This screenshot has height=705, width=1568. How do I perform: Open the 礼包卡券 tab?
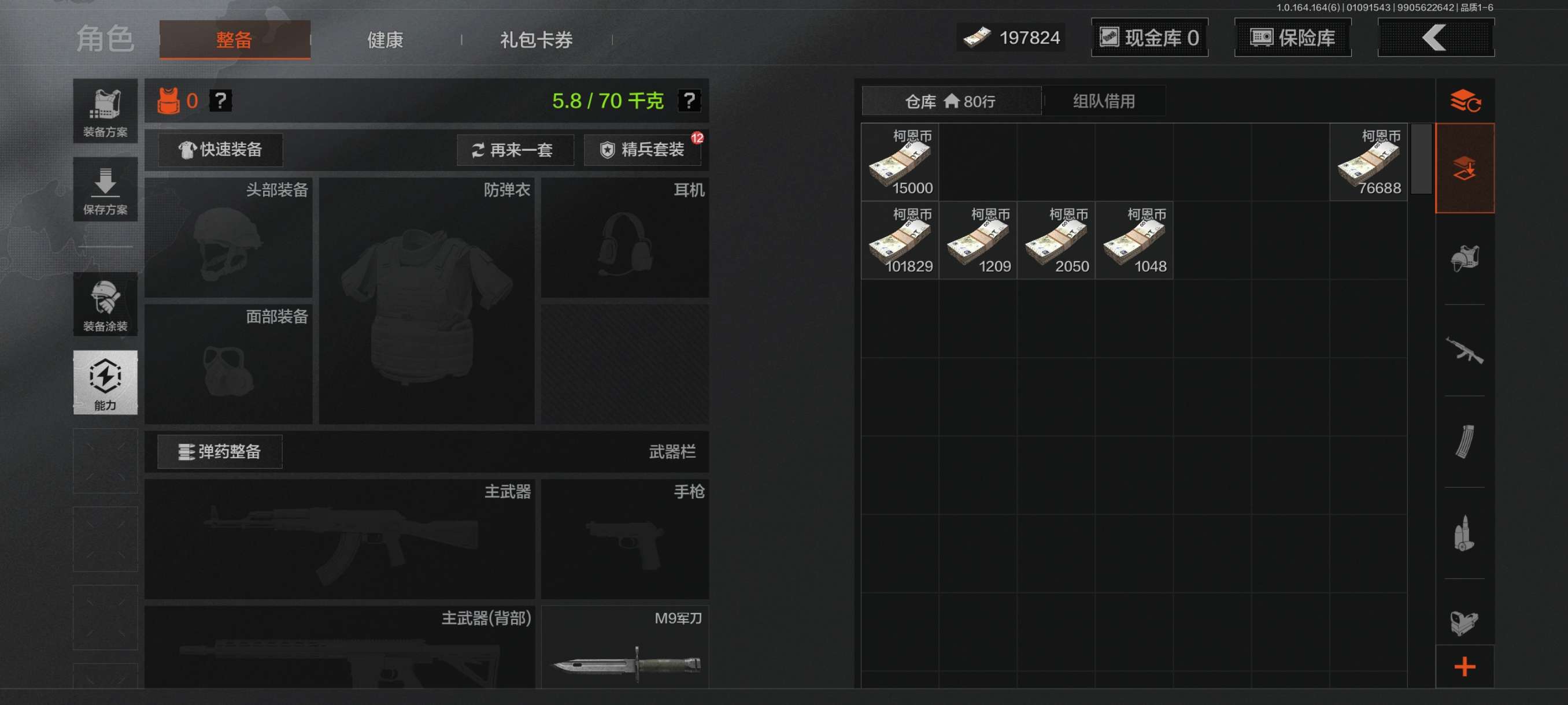tap(535, 40)
